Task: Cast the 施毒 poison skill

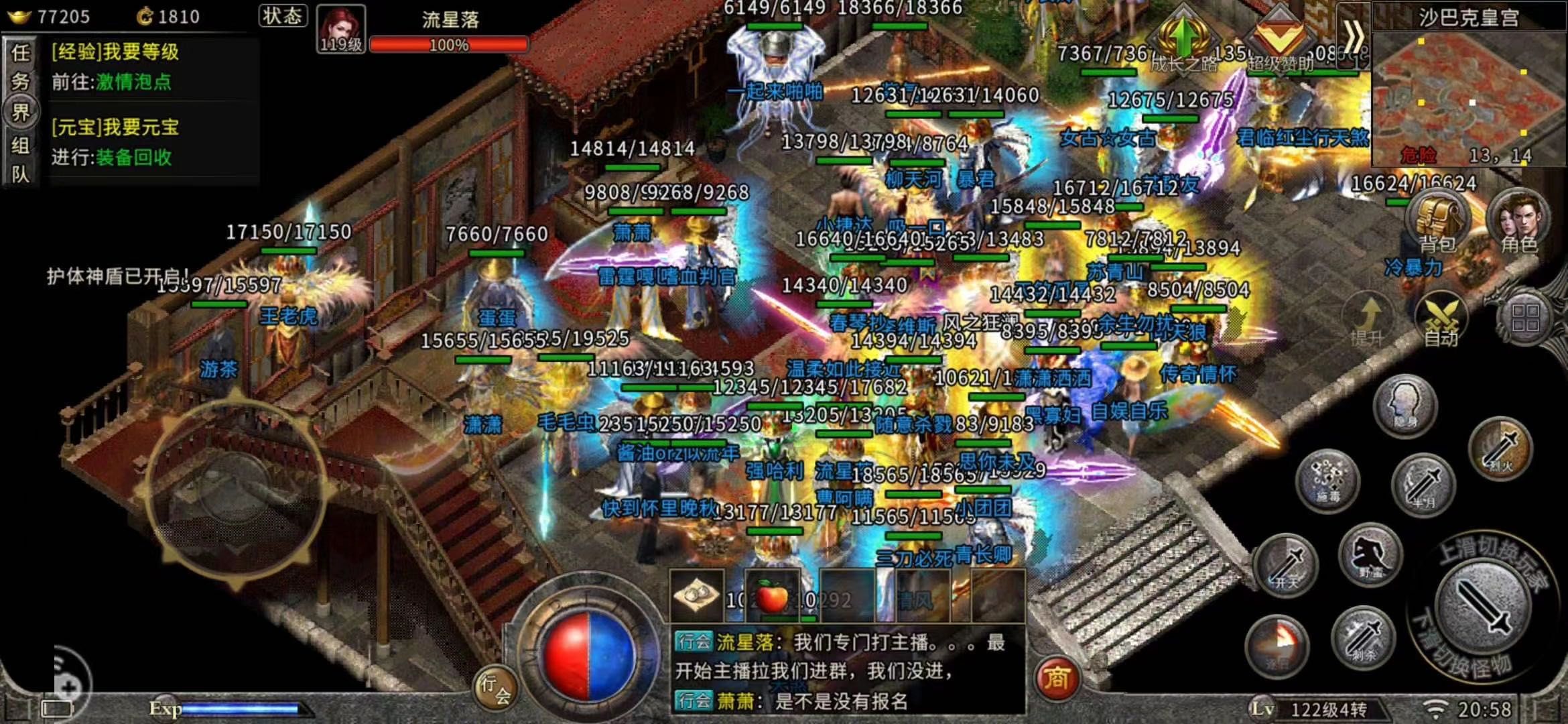Action: pos(1327,480)
